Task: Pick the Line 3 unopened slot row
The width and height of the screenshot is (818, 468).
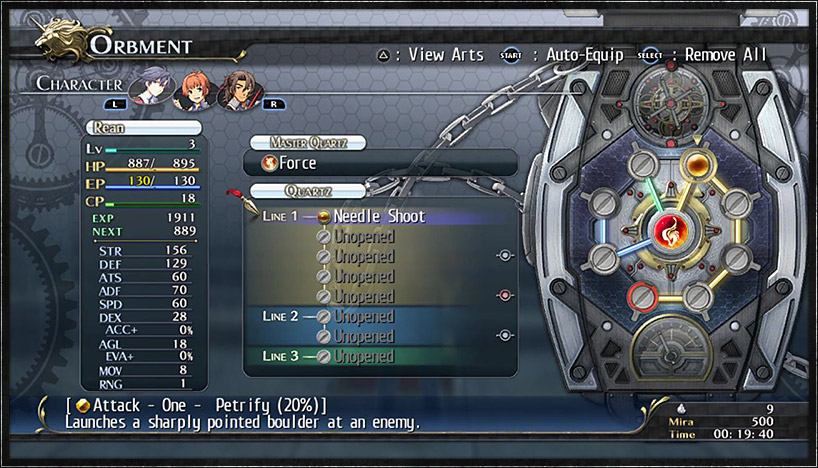Action: click(x=378, y=356)
